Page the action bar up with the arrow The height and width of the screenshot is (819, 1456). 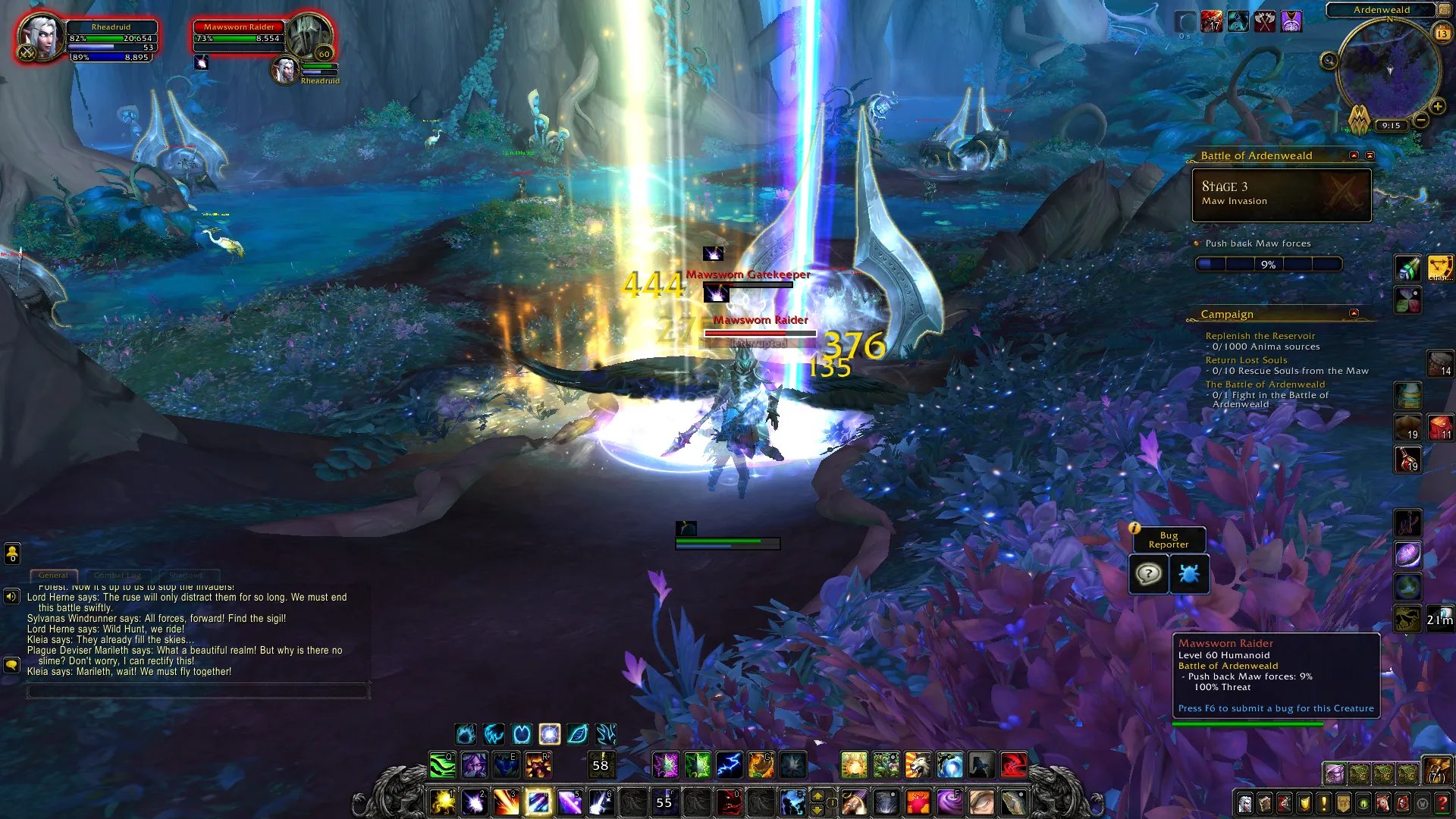(x=817, y=795)
